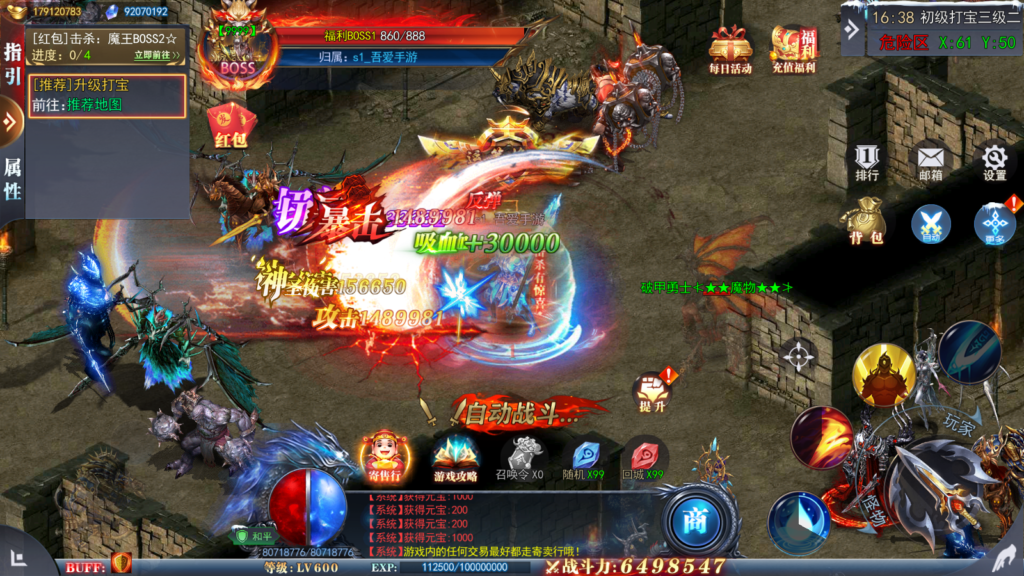
Task: Claim the 红包 red envelope
Action: [x=230, y=127]
